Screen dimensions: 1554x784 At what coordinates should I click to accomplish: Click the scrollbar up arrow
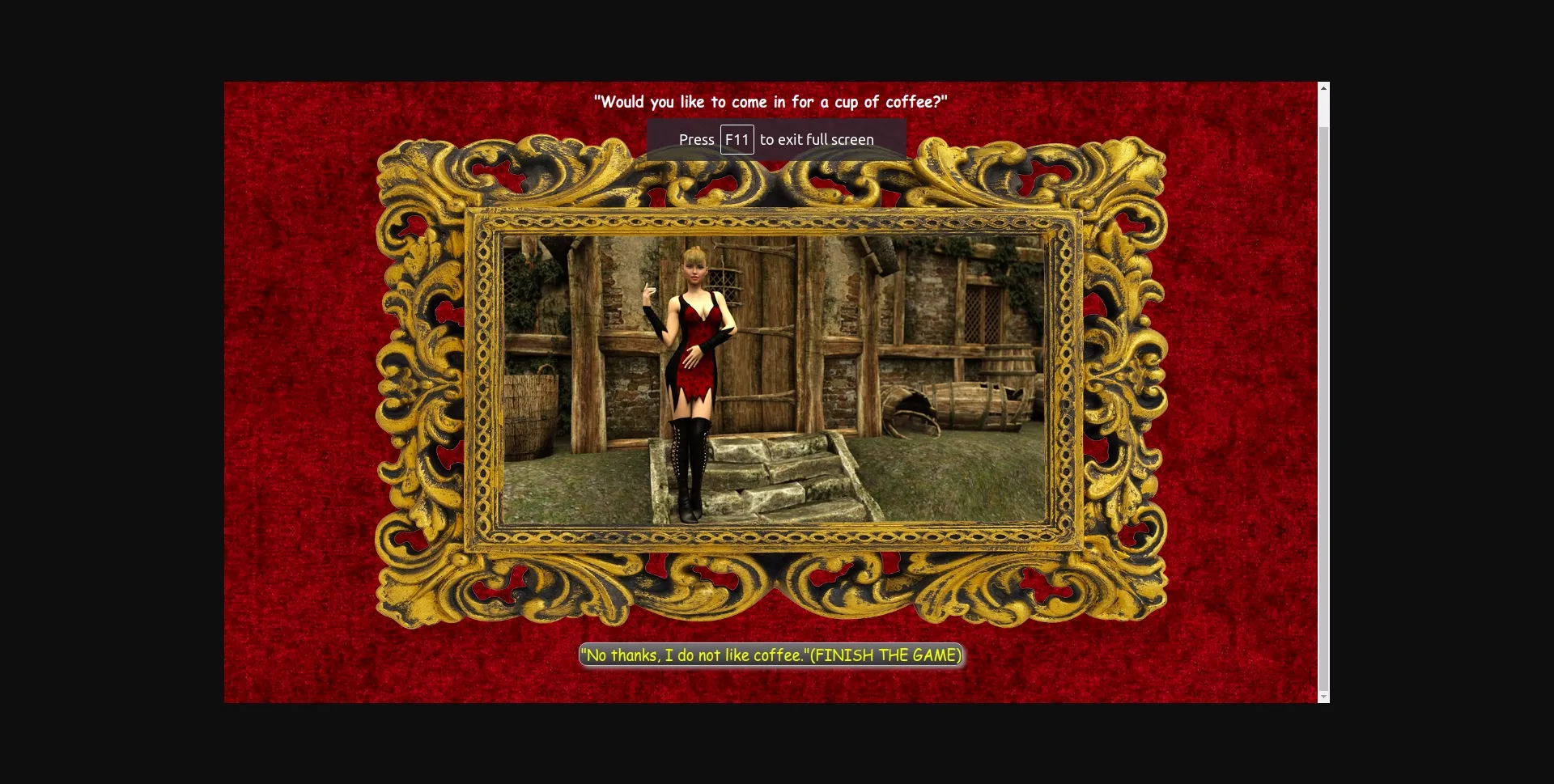(1323, 87)
